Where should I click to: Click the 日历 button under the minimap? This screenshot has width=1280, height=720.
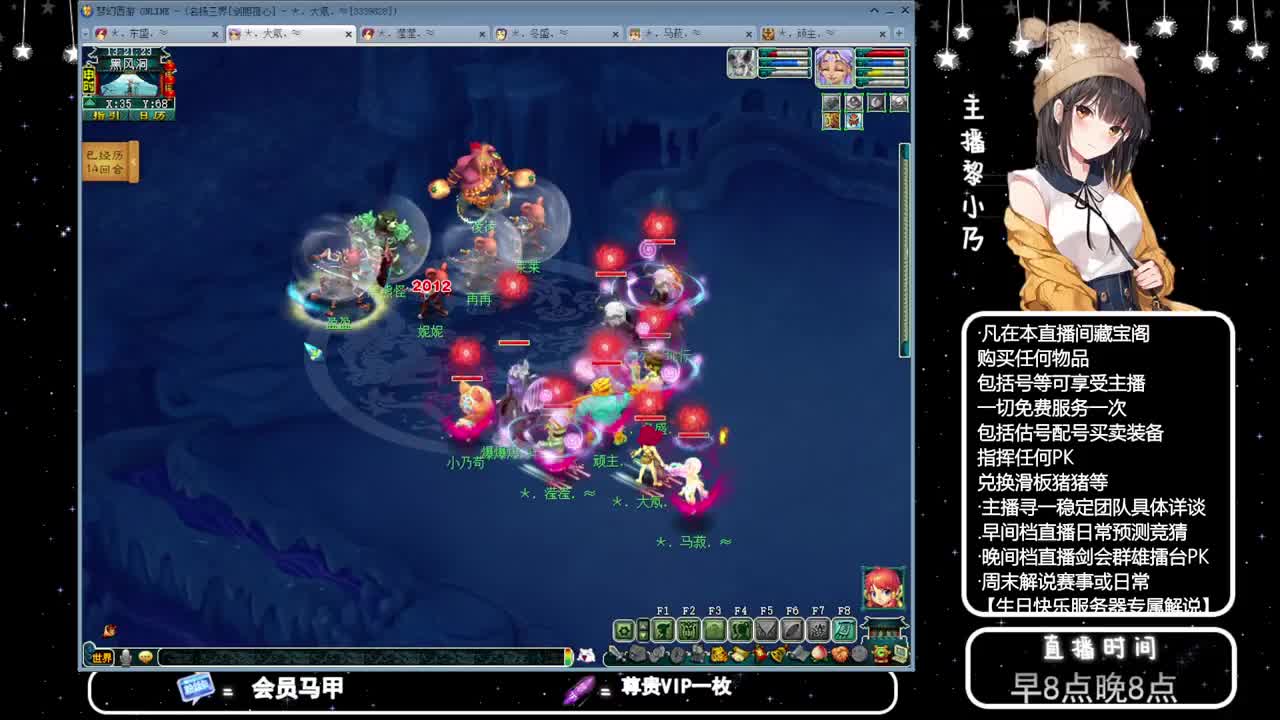pos(152,115)
